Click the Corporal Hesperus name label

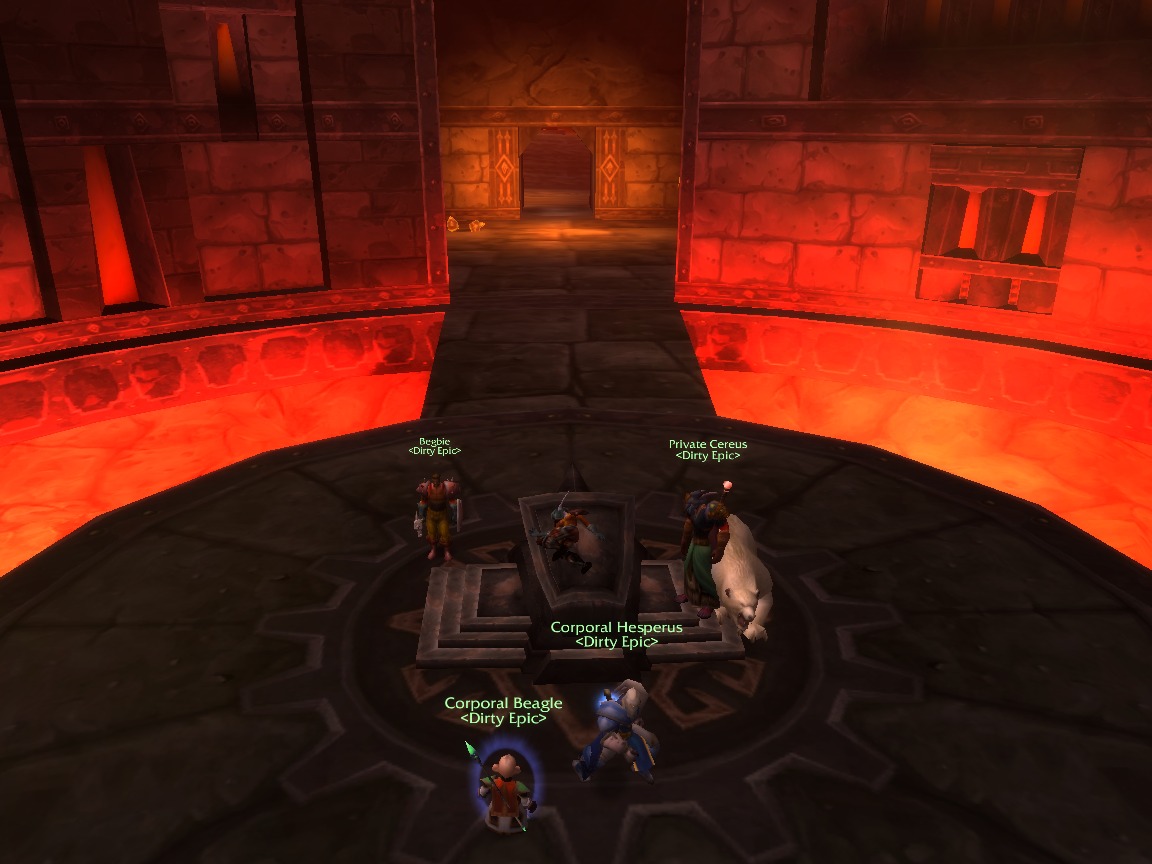tap(616, 628)
